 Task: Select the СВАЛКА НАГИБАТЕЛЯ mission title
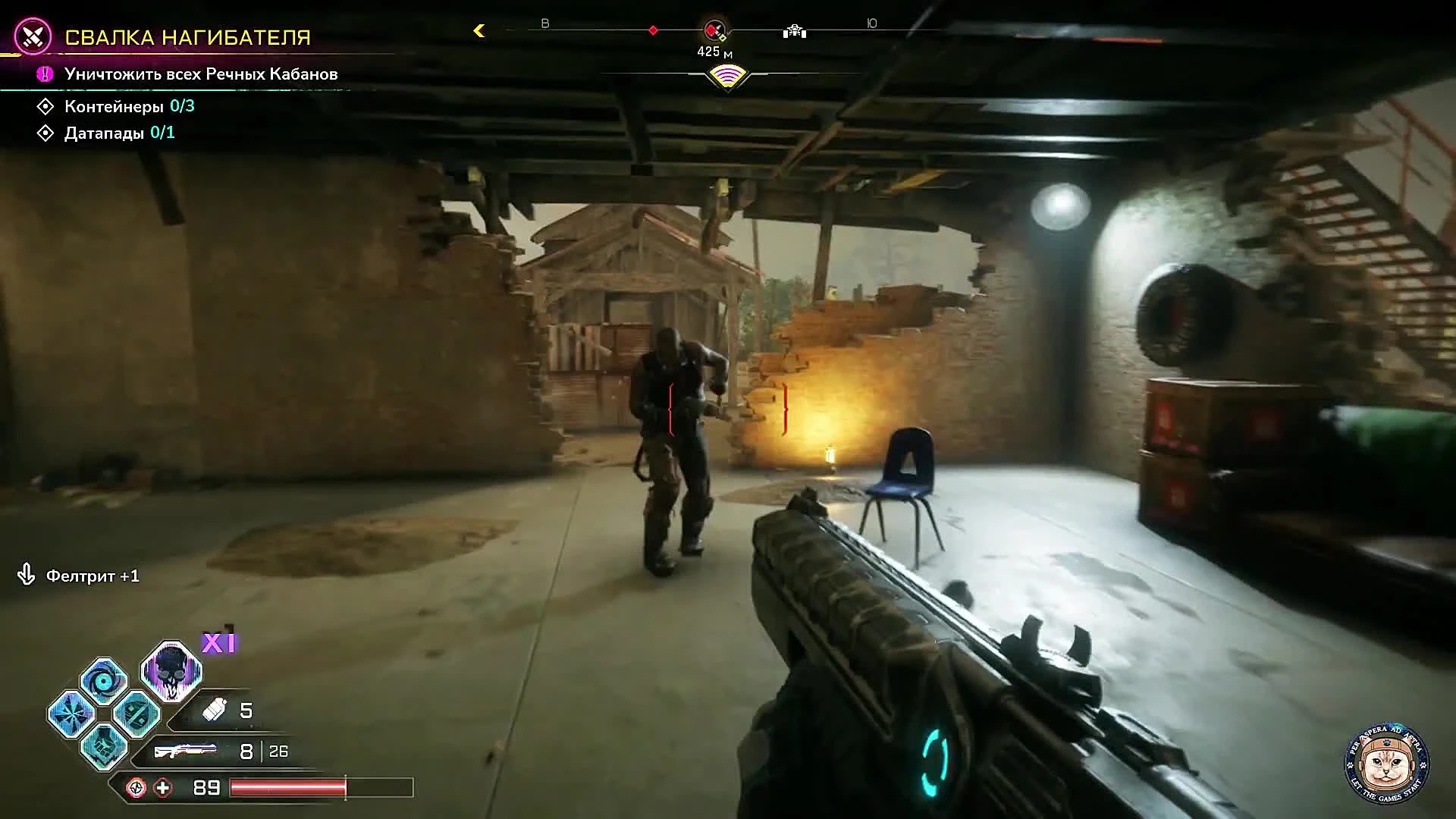coord(189,36)
